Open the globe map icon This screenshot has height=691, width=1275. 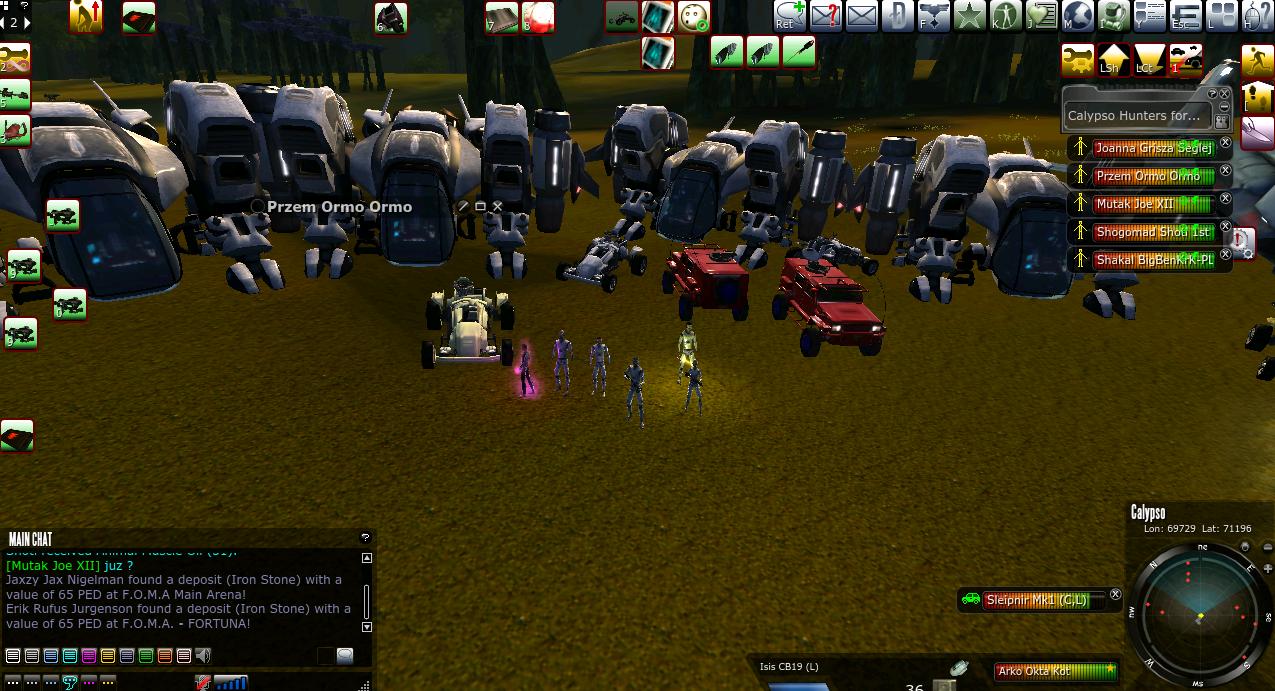tap(1077, 16)
